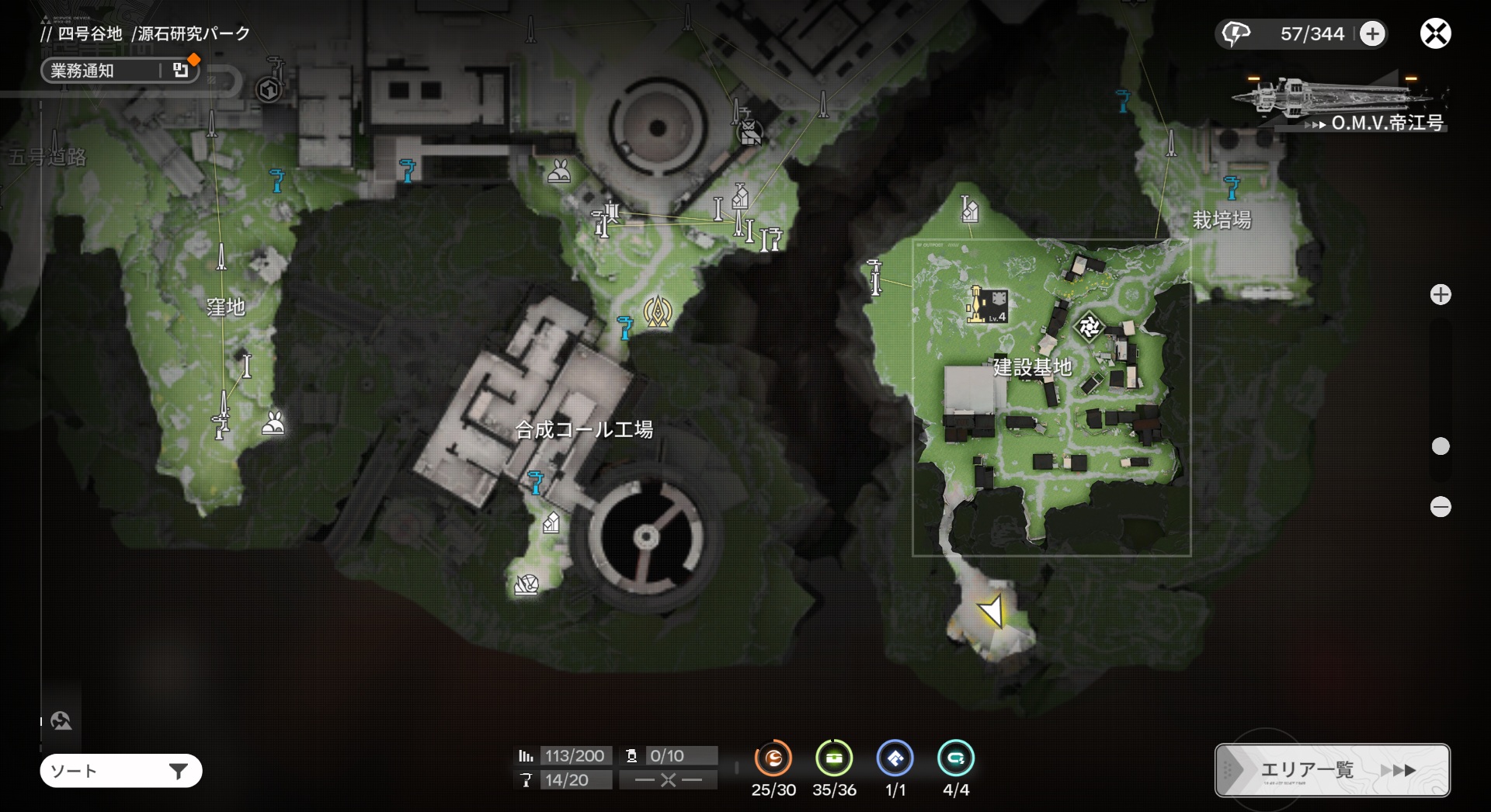Select the blue diamond 1/1 tracker

click(x=895, y=758)
